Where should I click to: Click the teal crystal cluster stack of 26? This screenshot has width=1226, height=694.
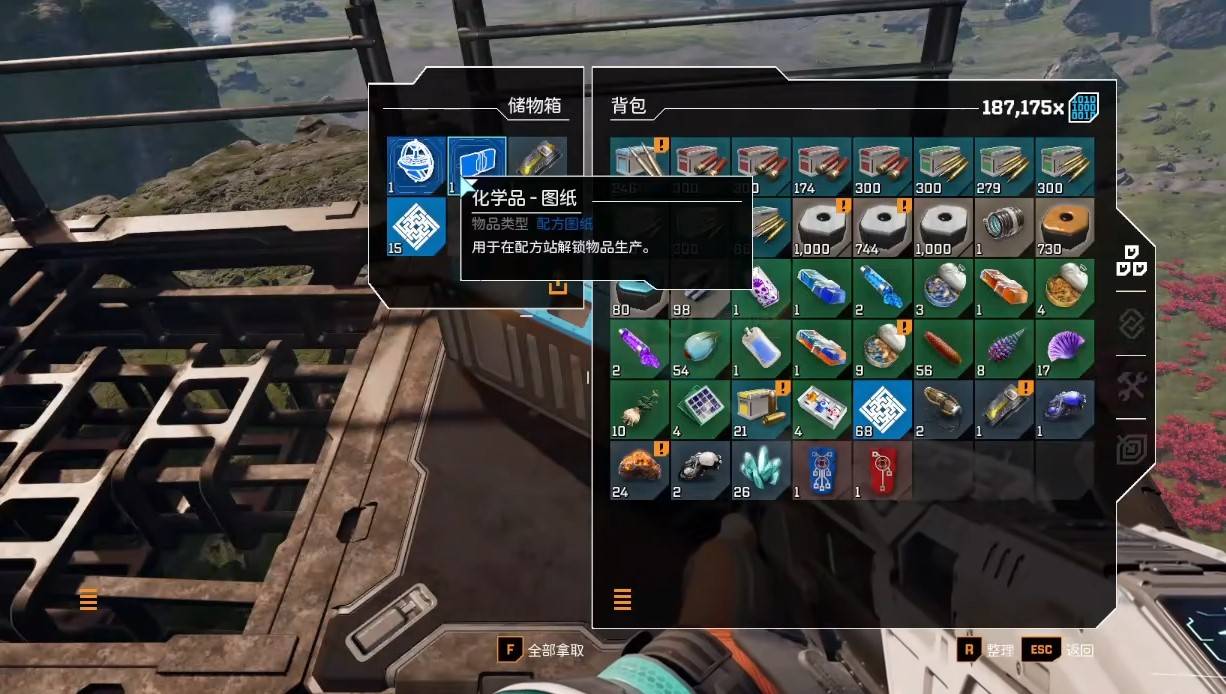pyautogui.click(x=761, y=470)
